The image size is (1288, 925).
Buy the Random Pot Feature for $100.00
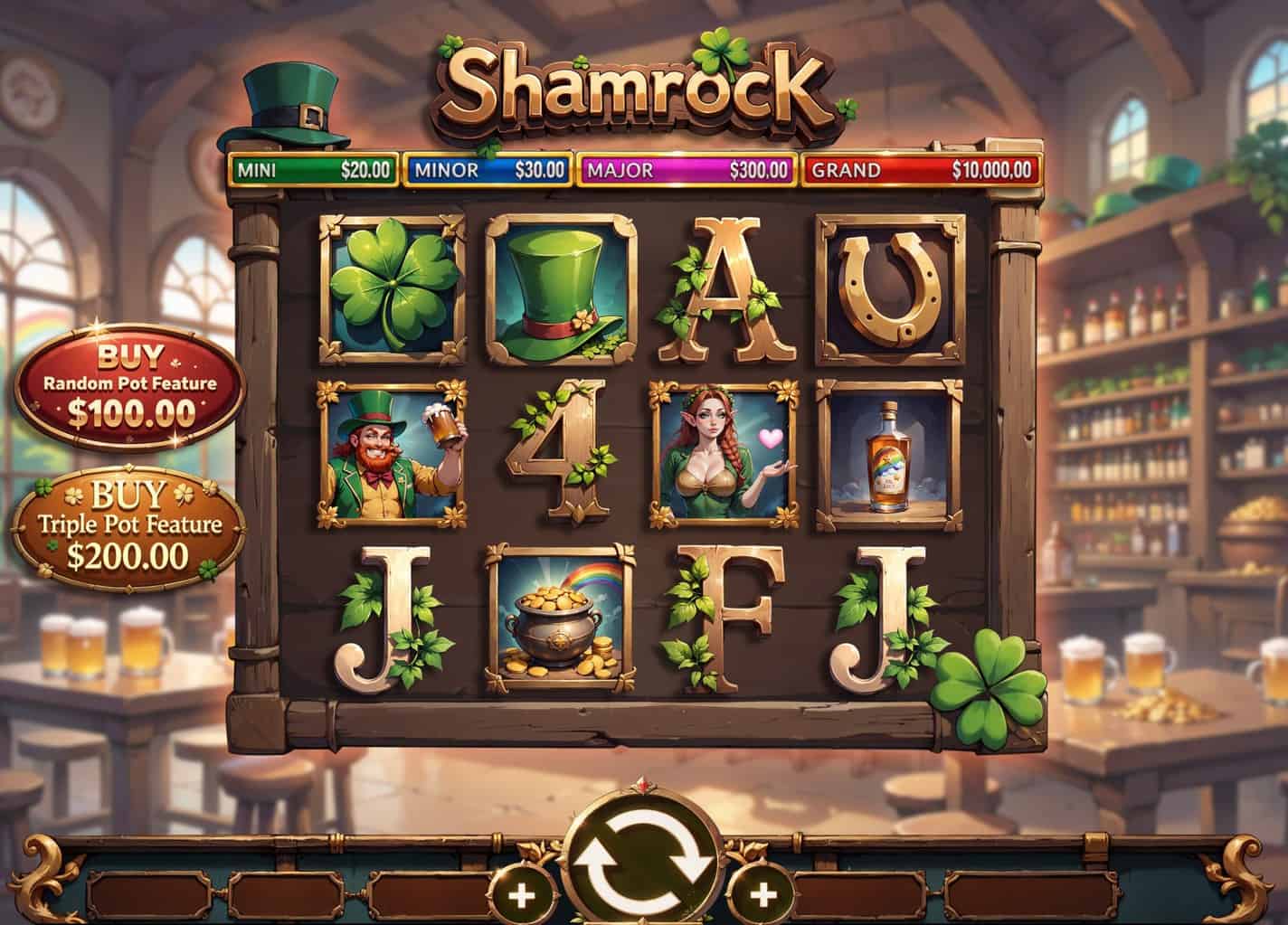pyautogui.click(x=130, y=385)
